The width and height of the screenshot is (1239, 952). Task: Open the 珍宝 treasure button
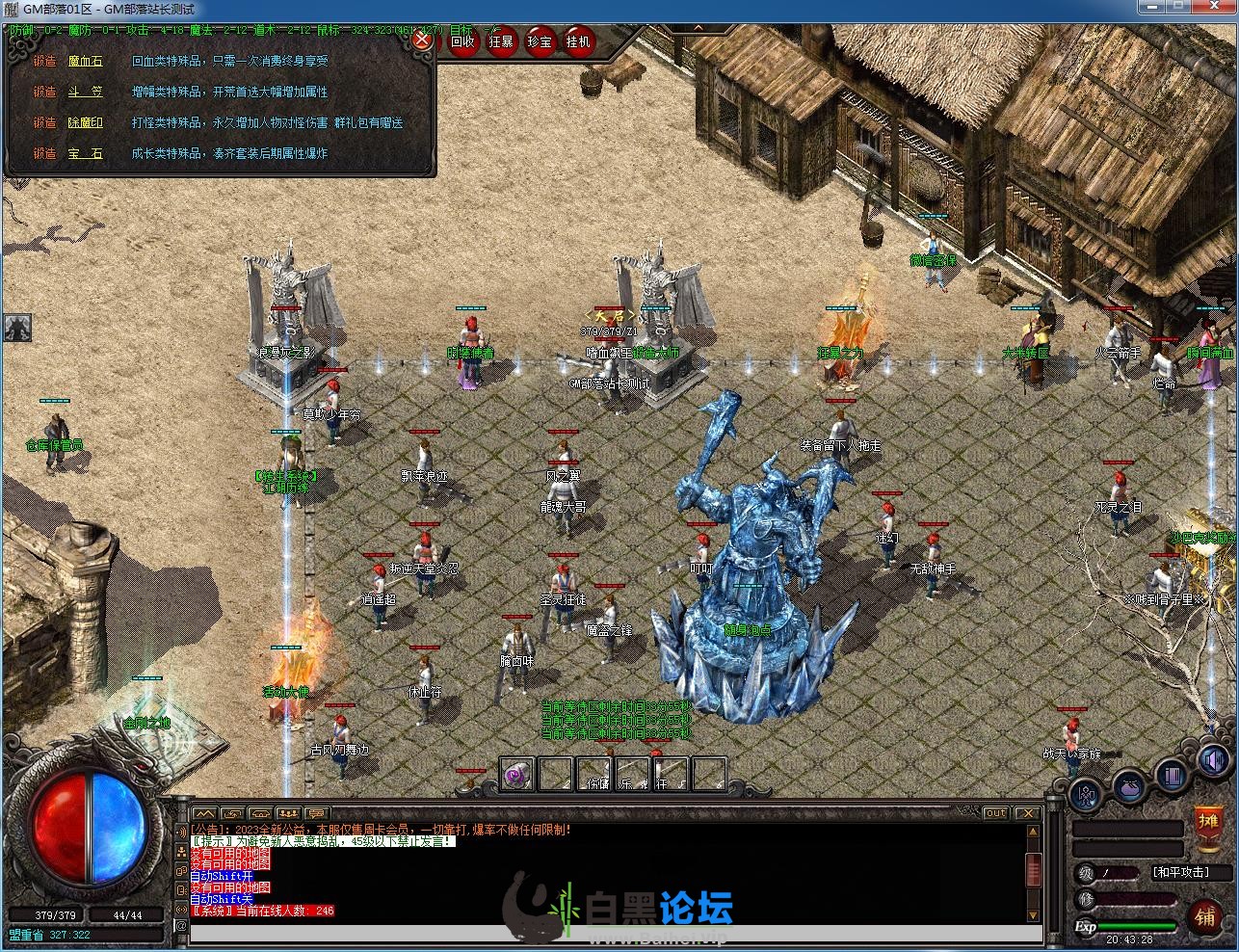pos(540,41)
